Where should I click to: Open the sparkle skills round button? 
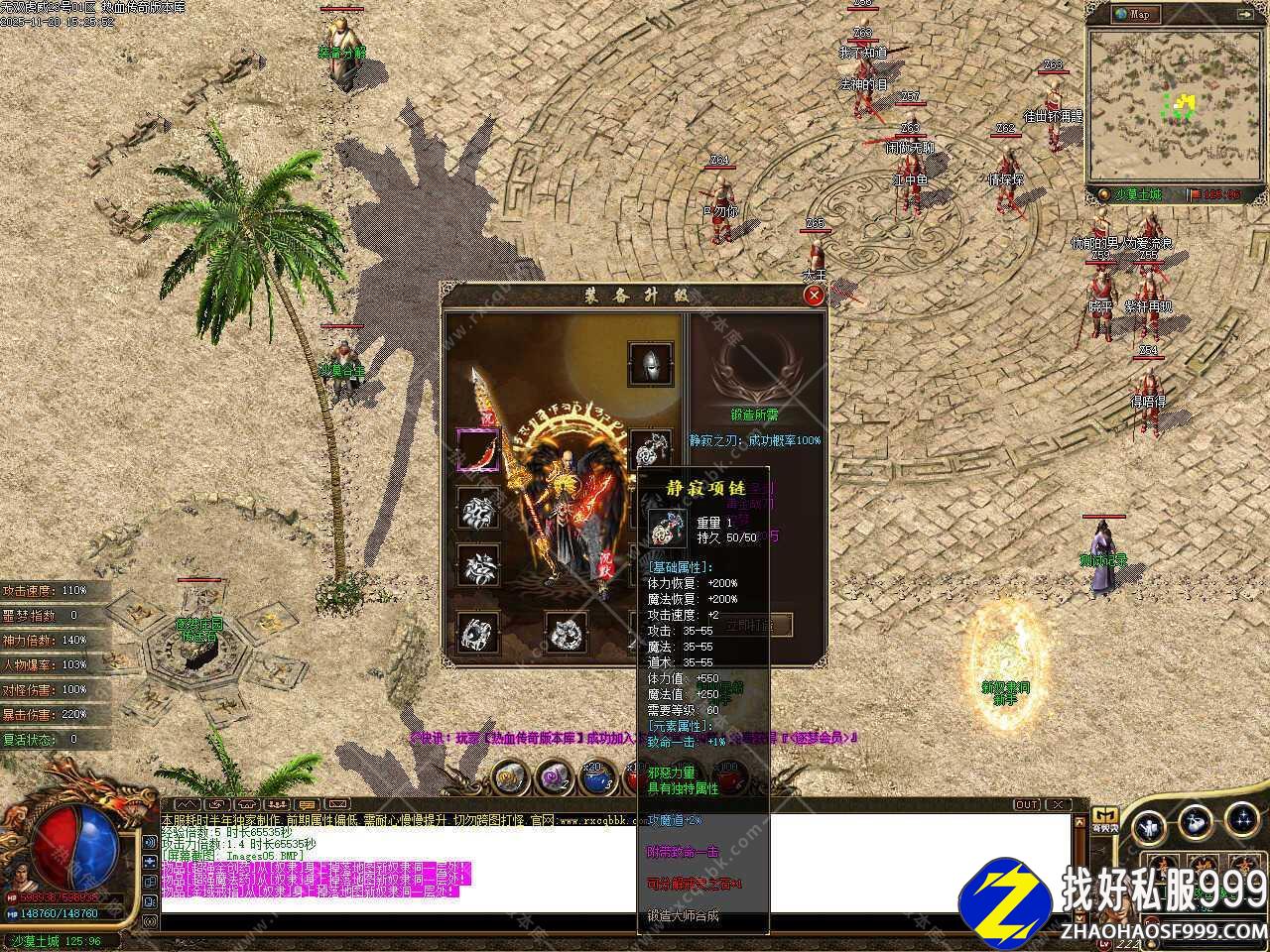pos(1241,819)
